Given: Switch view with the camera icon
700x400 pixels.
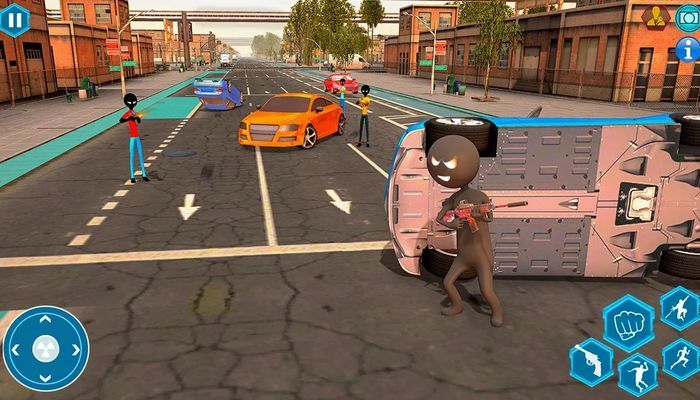Looking at the screenshot, I should (x=687, y=17).
